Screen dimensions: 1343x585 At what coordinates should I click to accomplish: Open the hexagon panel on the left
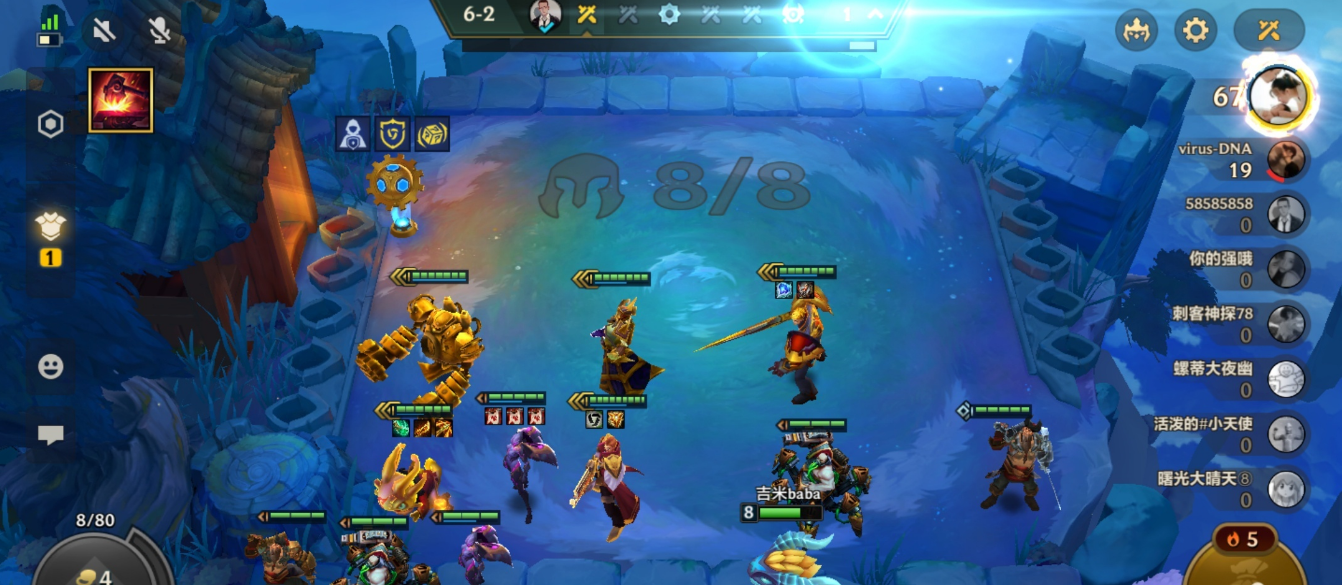pyautogui.click(x=51, y=124)
